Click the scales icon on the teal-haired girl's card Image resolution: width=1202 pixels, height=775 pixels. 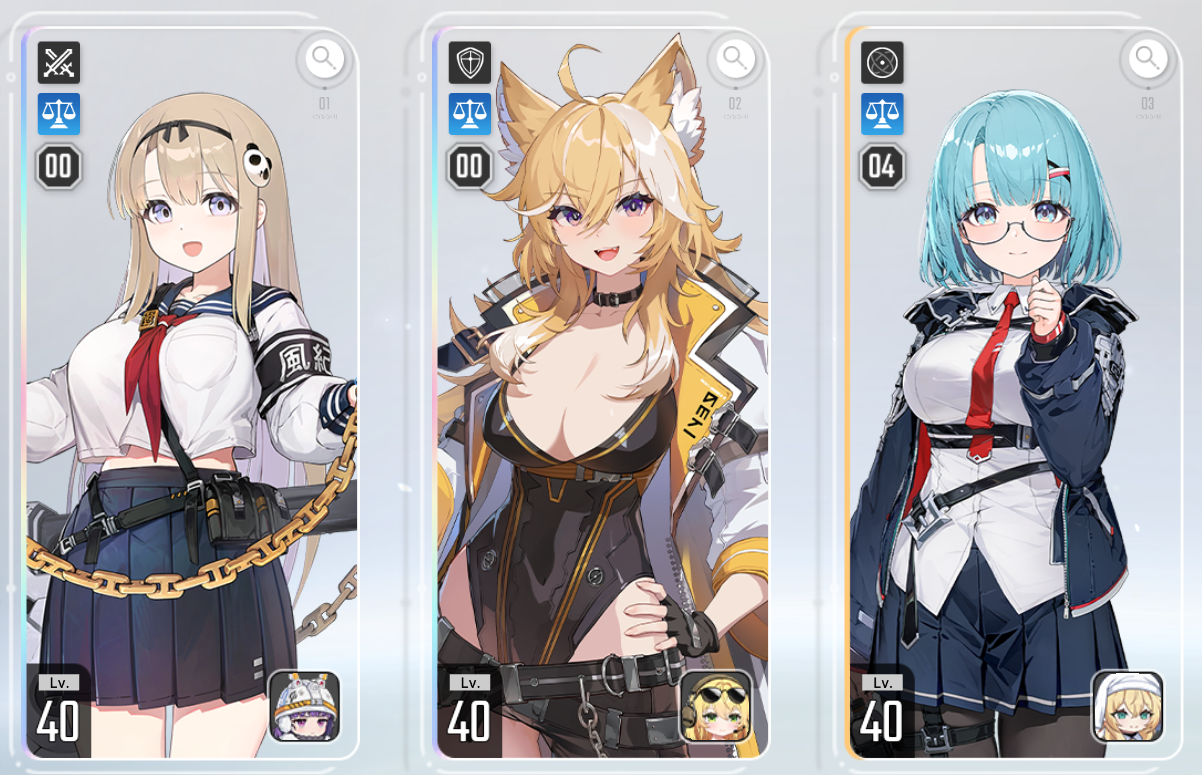882,114
